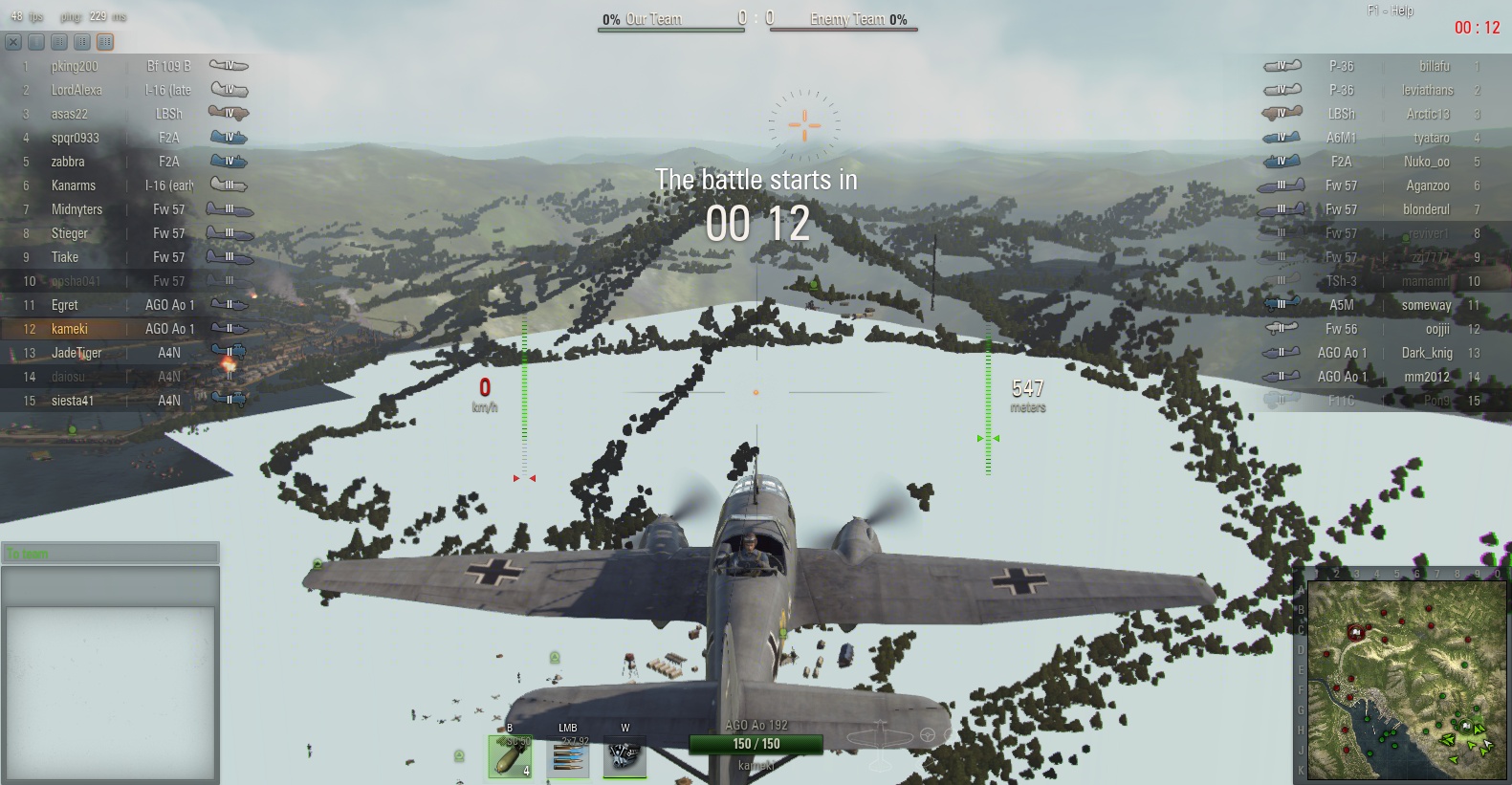This screenshot has width=1512, height=785.
Task: Select player pking200 in the team list
Action: click(75, 66)
